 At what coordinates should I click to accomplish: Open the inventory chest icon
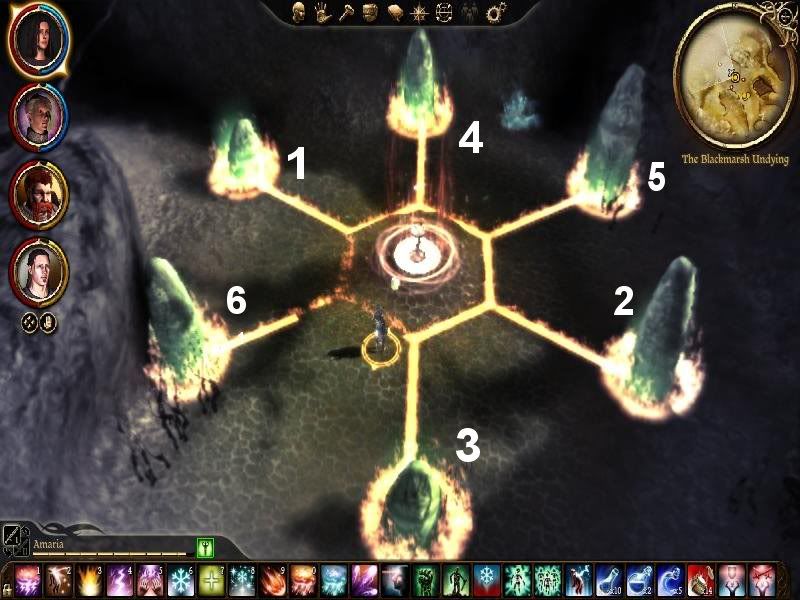tap(369, 13)
